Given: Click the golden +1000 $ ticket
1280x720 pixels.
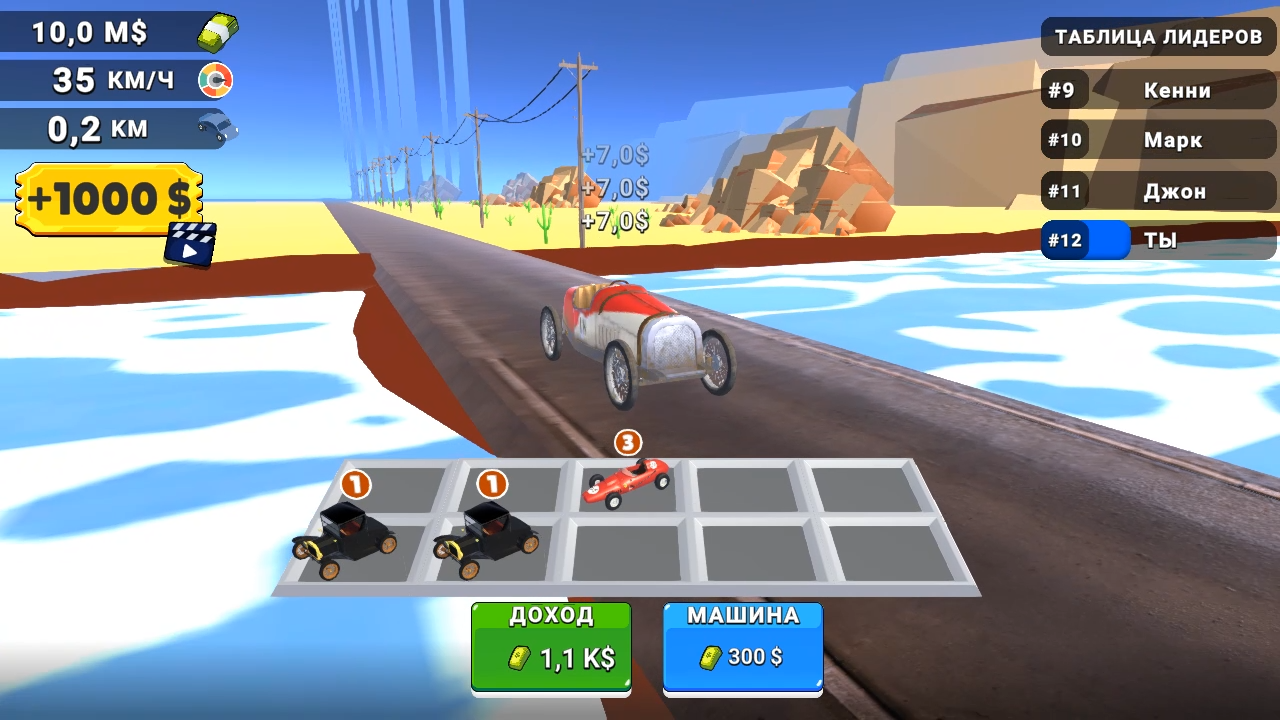Looking at the screenshot, I should (x=106, y=199).
